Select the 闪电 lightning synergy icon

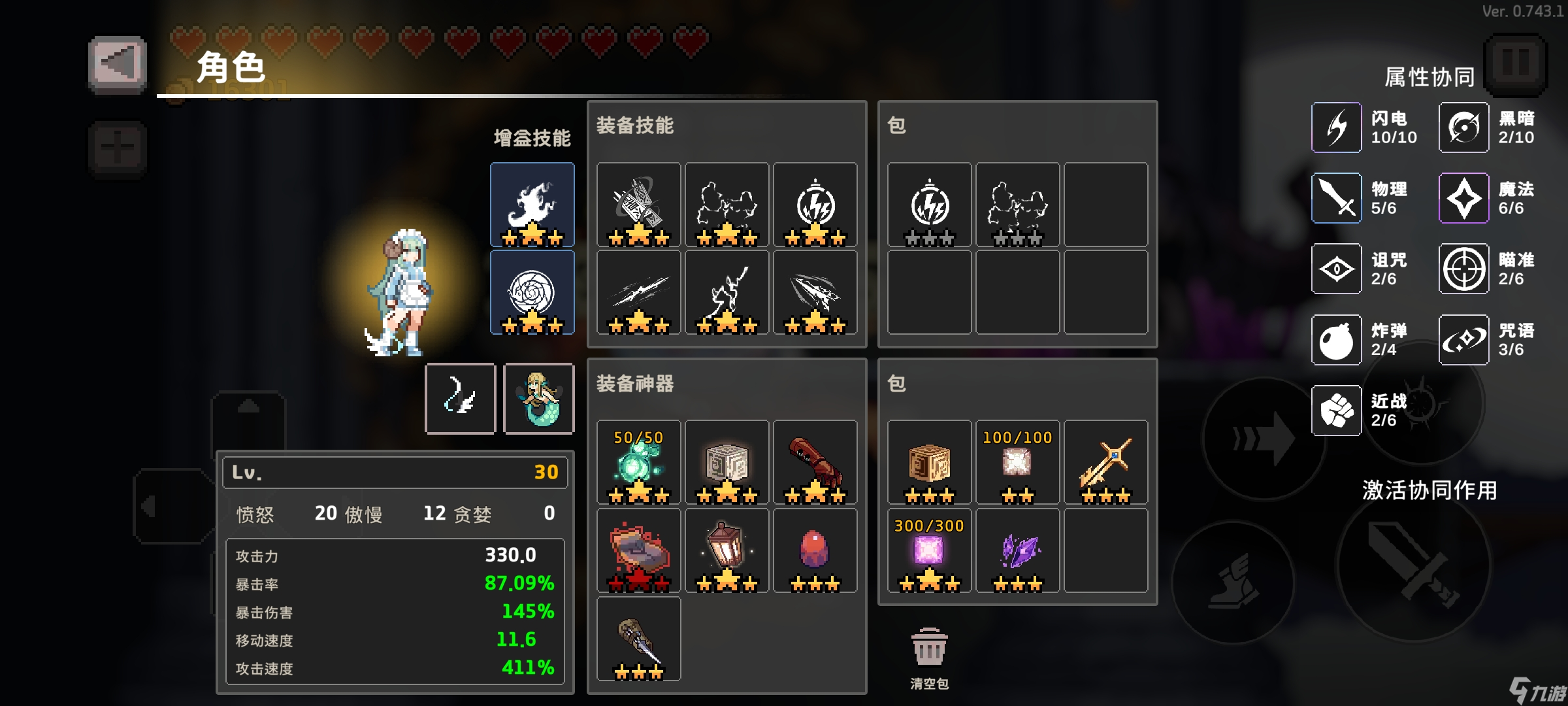1335,127
